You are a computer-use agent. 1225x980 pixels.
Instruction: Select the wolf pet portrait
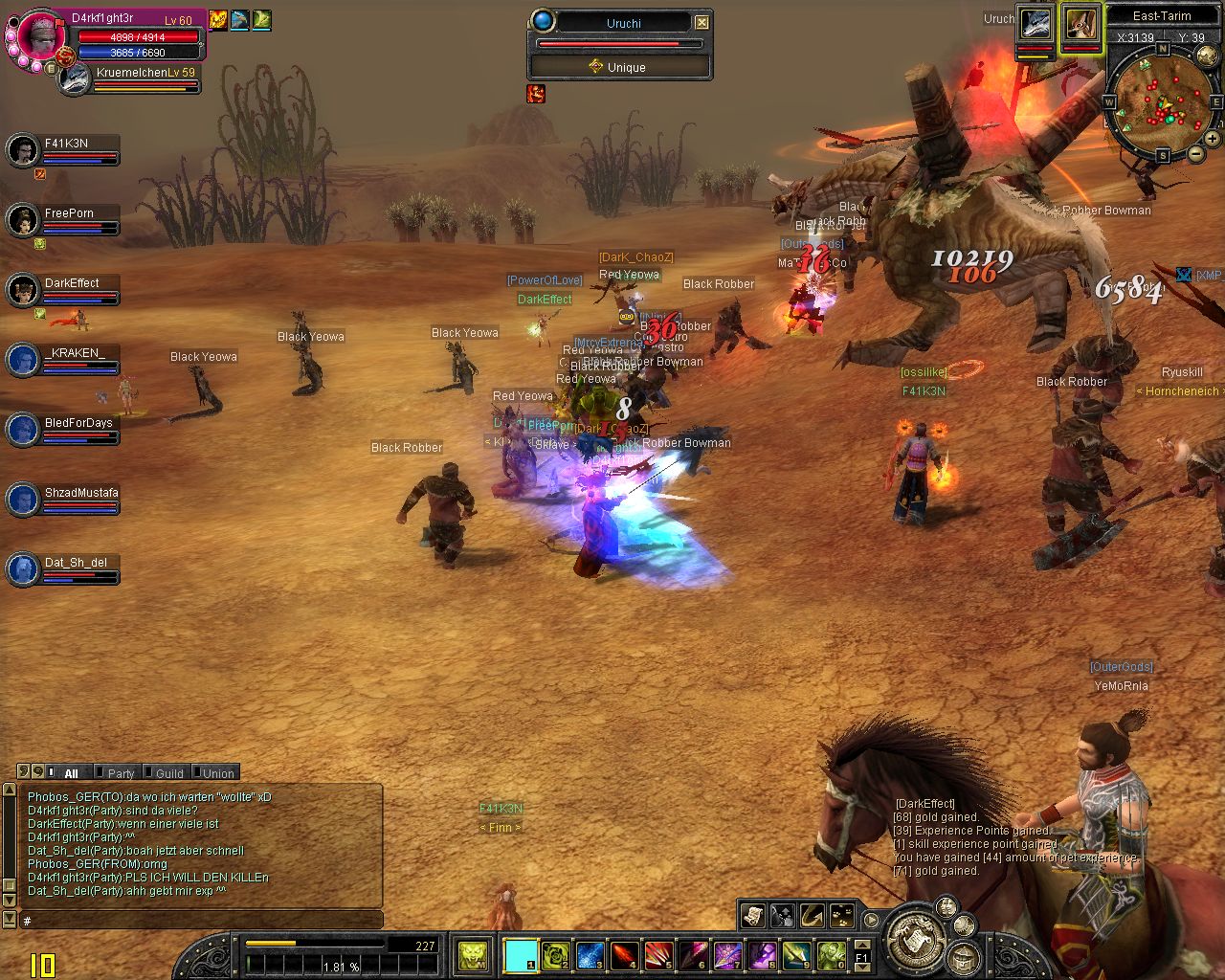click(x=1035, y=24)
